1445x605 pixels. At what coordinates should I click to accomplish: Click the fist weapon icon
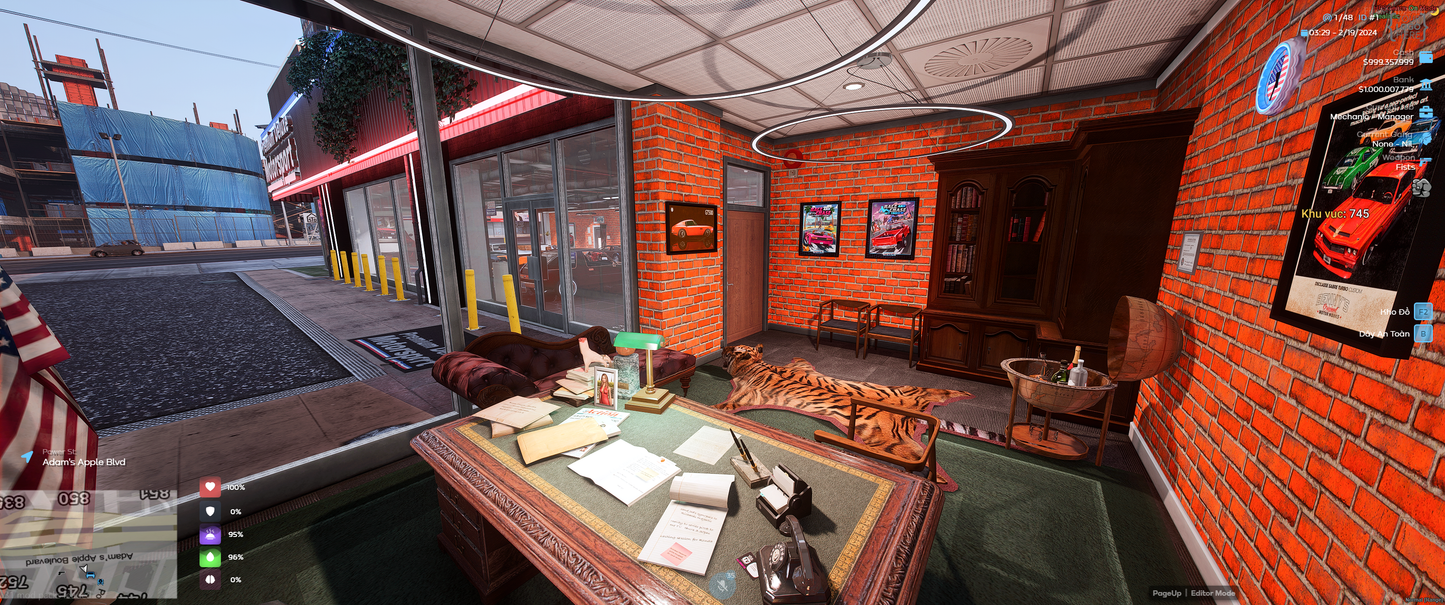tap(1422, 186)
